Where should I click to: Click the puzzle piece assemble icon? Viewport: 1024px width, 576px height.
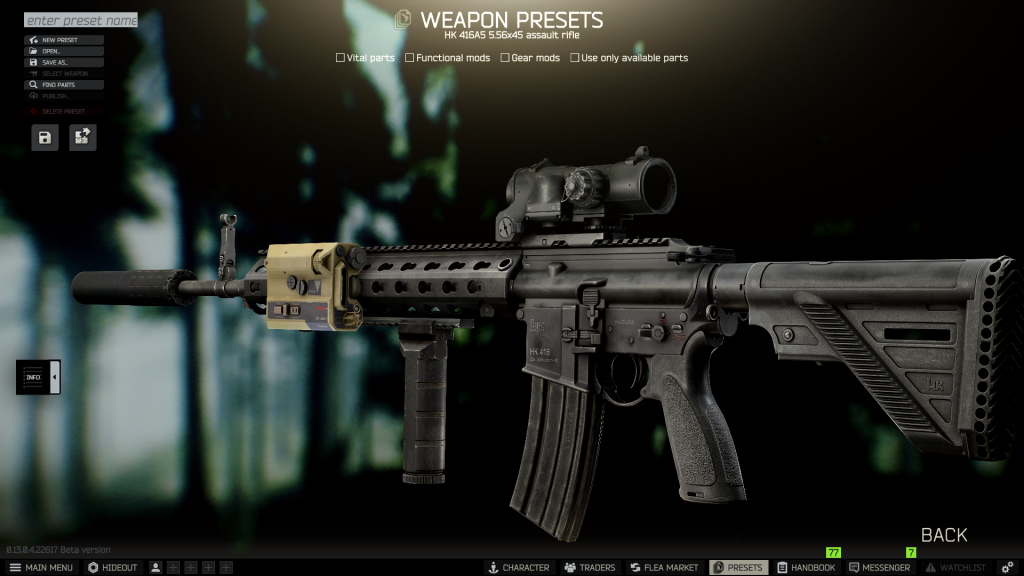tap(83, 138)
